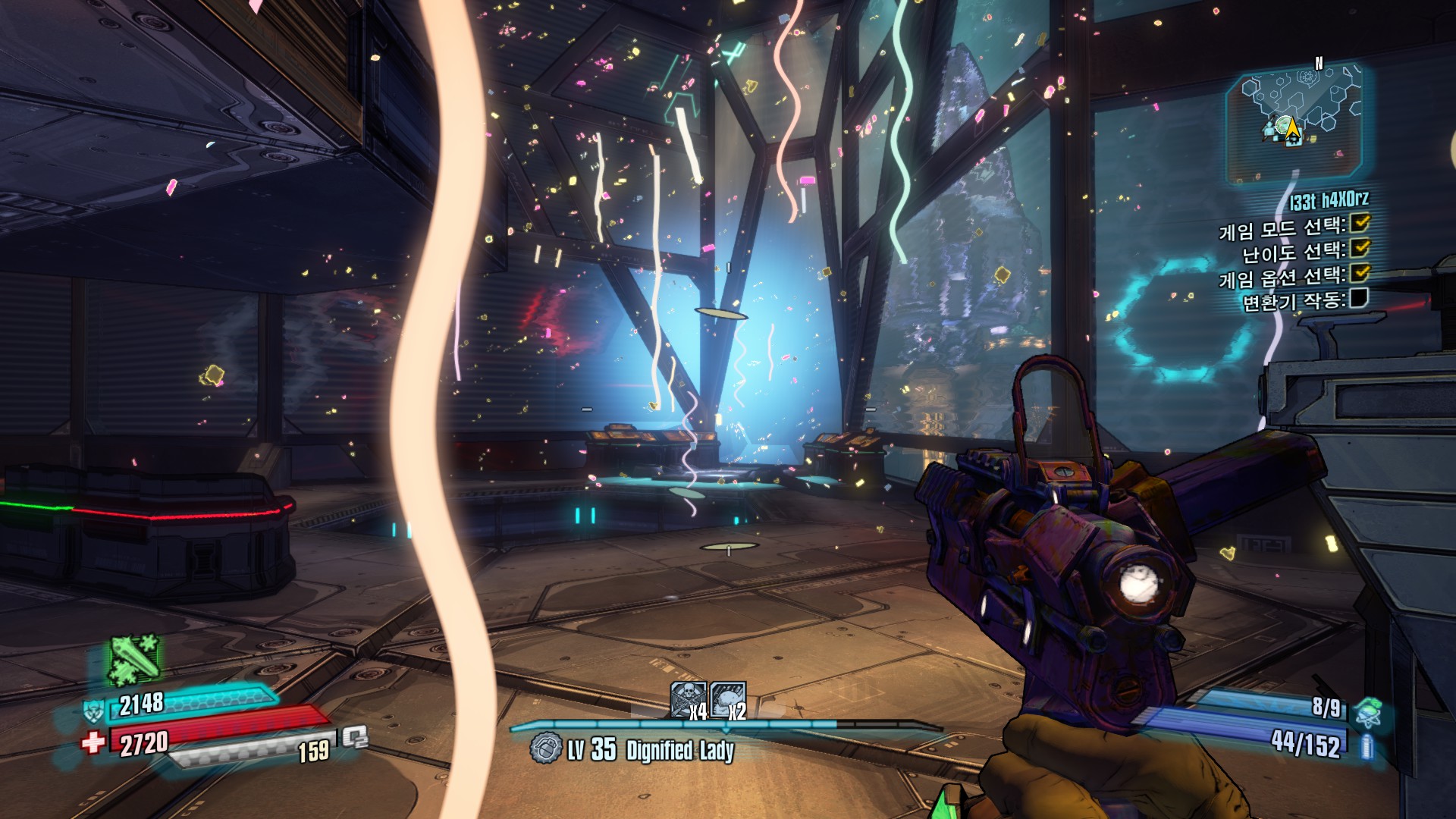The width and height of the screenshot is (1456, 819).
Task: Select the green action skill icon
Action: (x=135, y=658)
